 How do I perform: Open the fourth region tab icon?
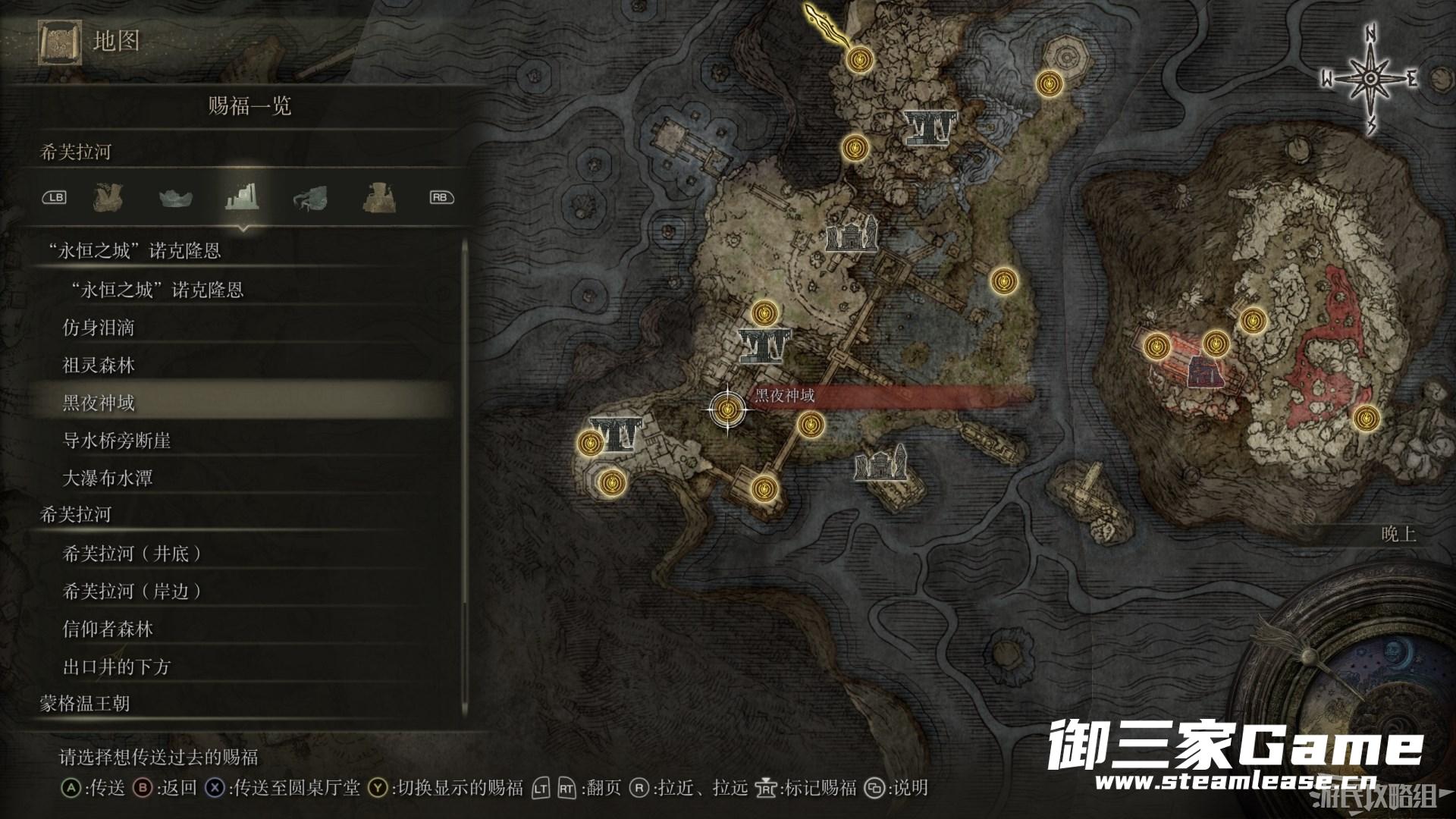(310, 198)
